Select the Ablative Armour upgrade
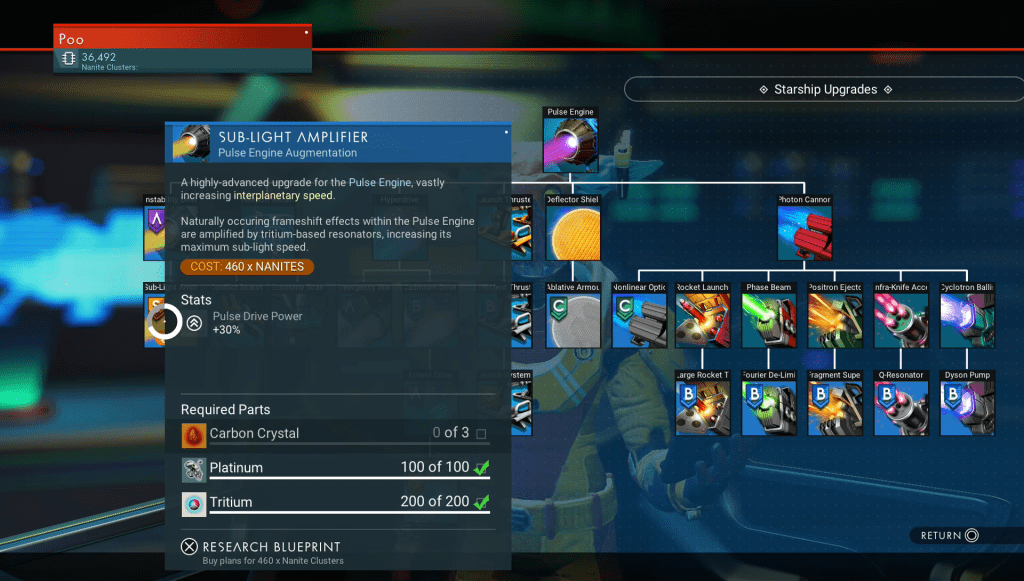This screenshot has width=1024, height=581. pos(573,320)
